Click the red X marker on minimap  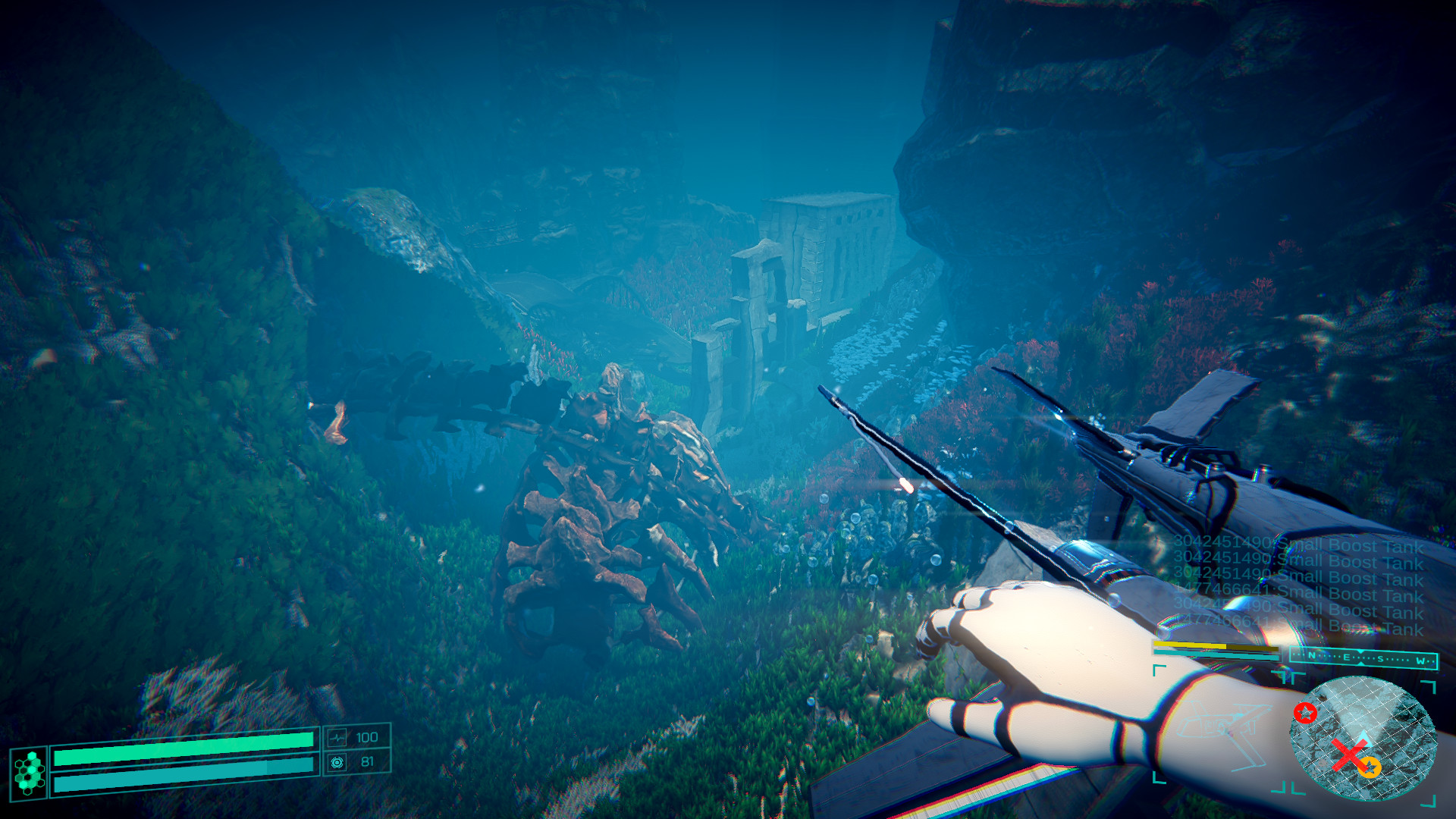[x=1349, y=755]
